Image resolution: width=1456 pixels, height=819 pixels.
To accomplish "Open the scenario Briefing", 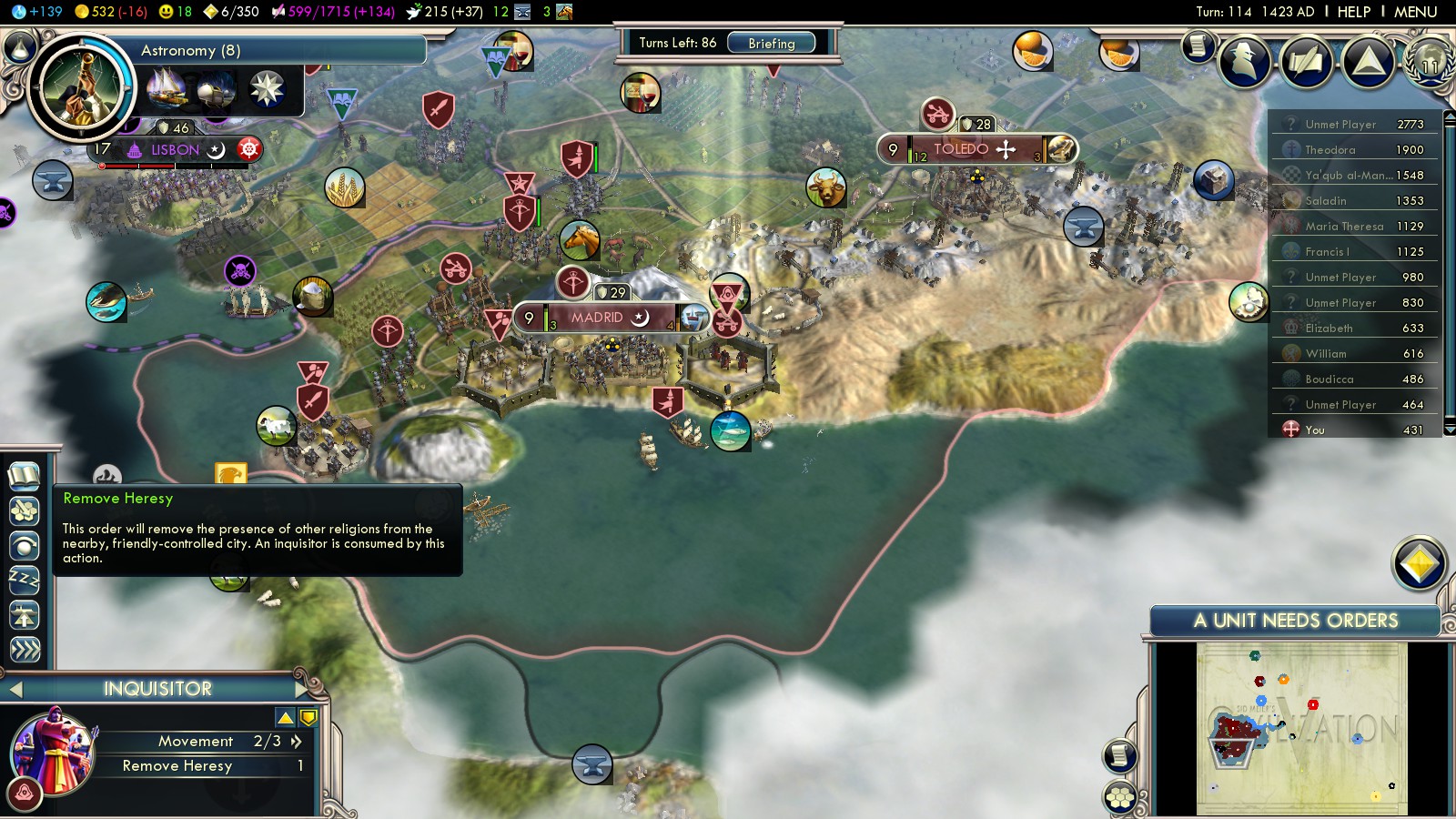I will tap(771, 43).
